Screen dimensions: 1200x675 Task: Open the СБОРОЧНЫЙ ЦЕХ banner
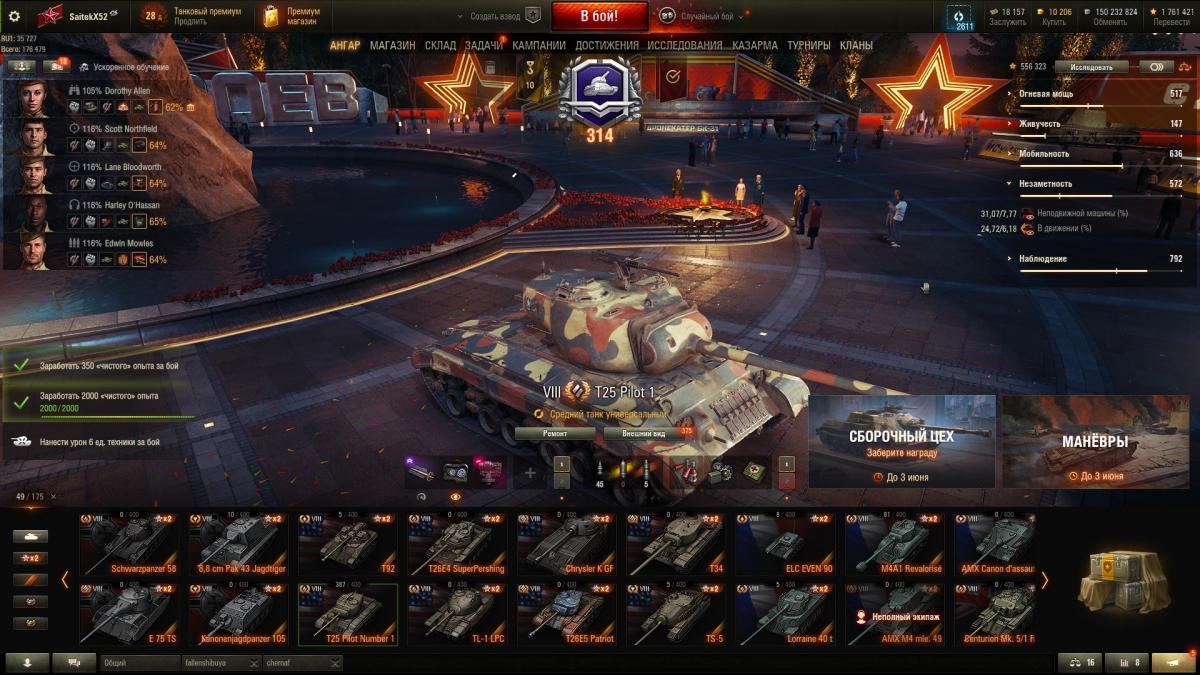pos(901,441)
